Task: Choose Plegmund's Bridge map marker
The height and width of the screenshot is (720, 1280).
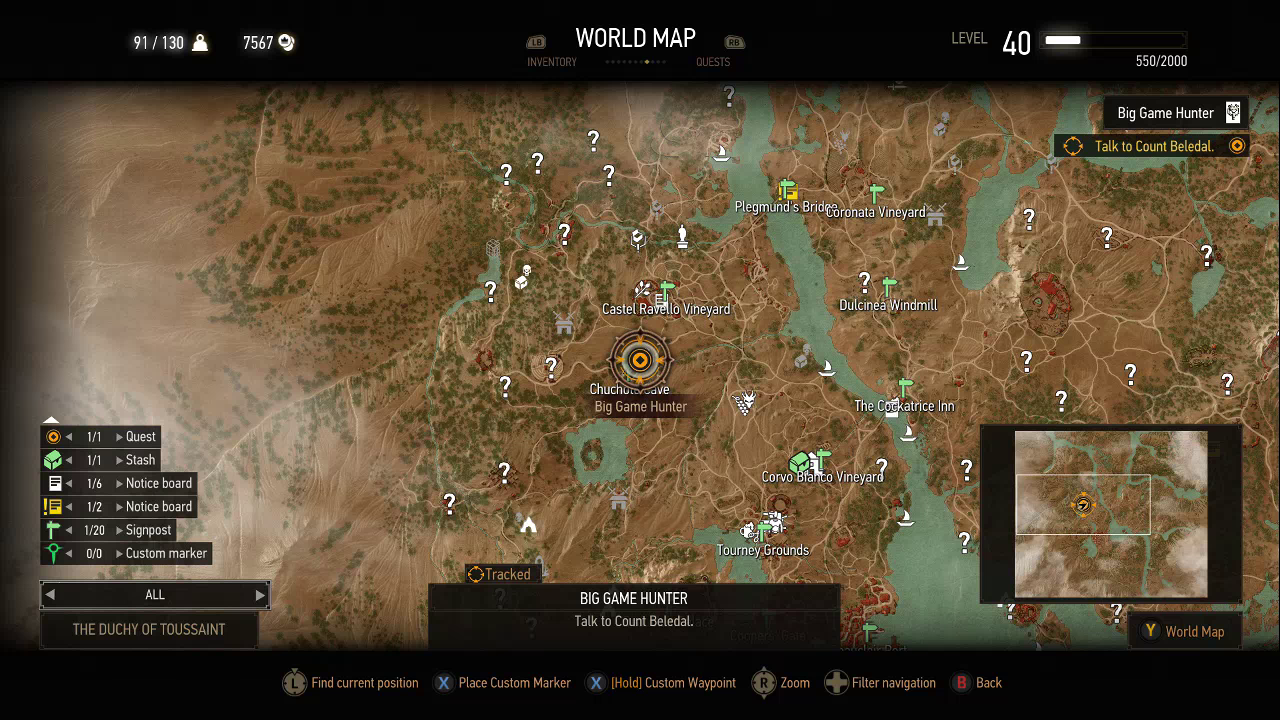Action: click(x=788, y=189)
